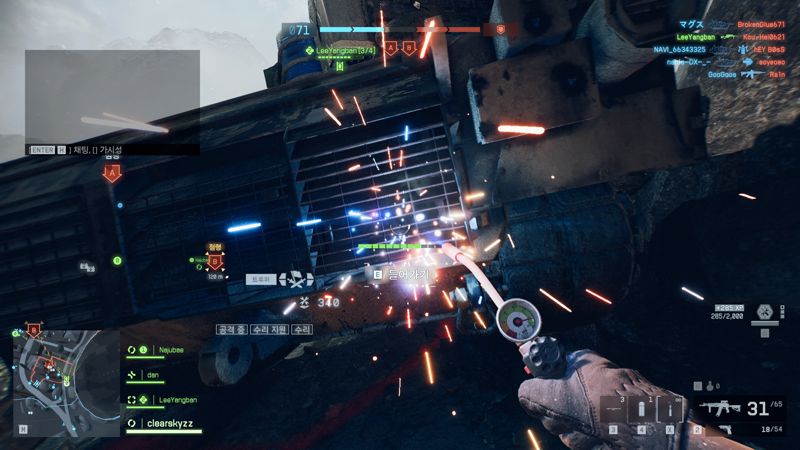Select gadget slot numbered 3
This screenshot has width=800, height=450.
tap(613, 410)
